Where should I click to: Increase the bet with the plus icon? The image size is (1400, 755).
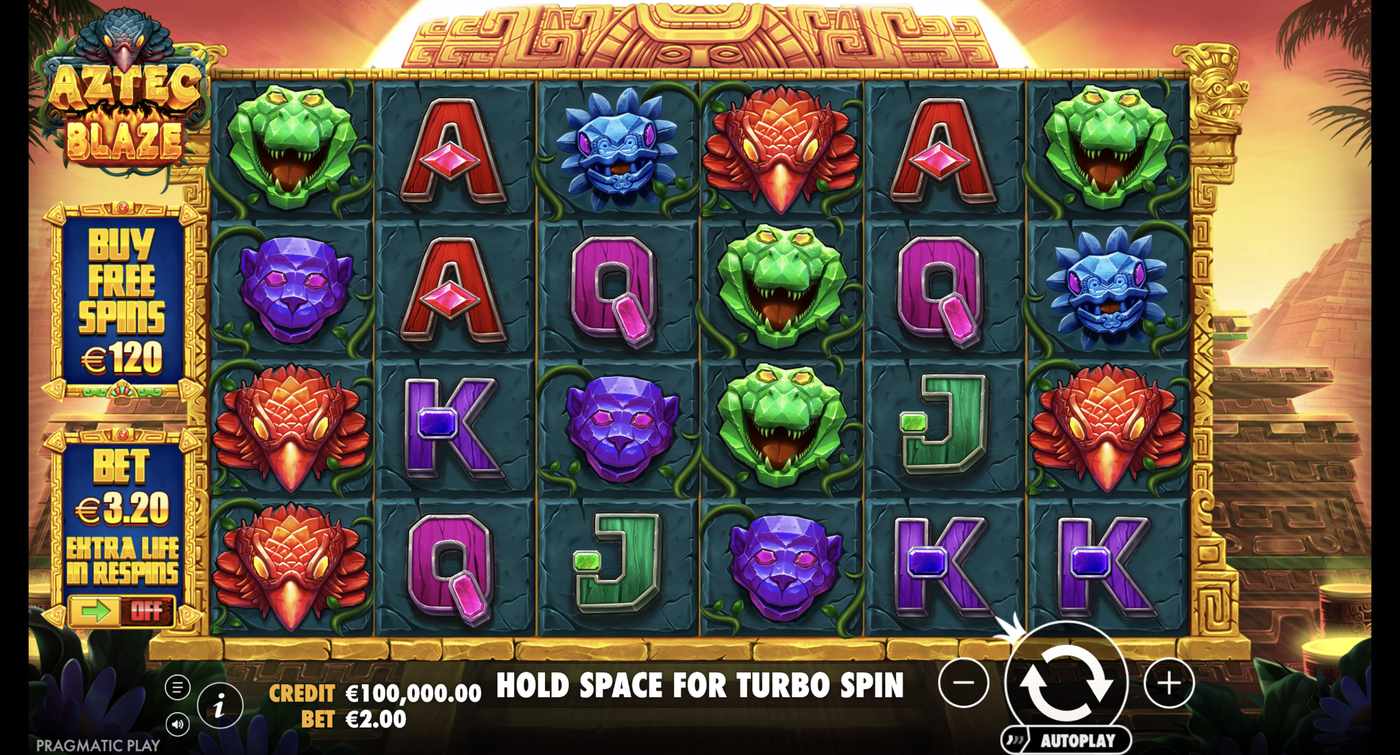pyautogui.click(x=1165, y=684)
